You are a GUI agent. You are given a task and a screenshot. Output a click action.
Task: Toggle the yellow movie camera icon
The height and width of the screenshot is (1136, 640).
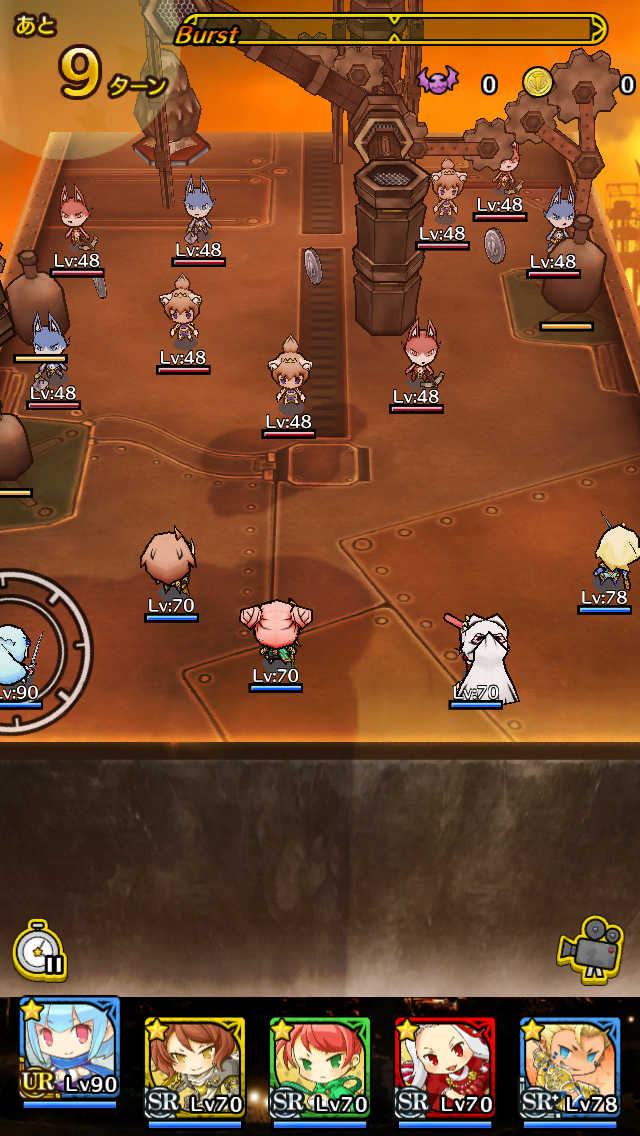point(590,945)
